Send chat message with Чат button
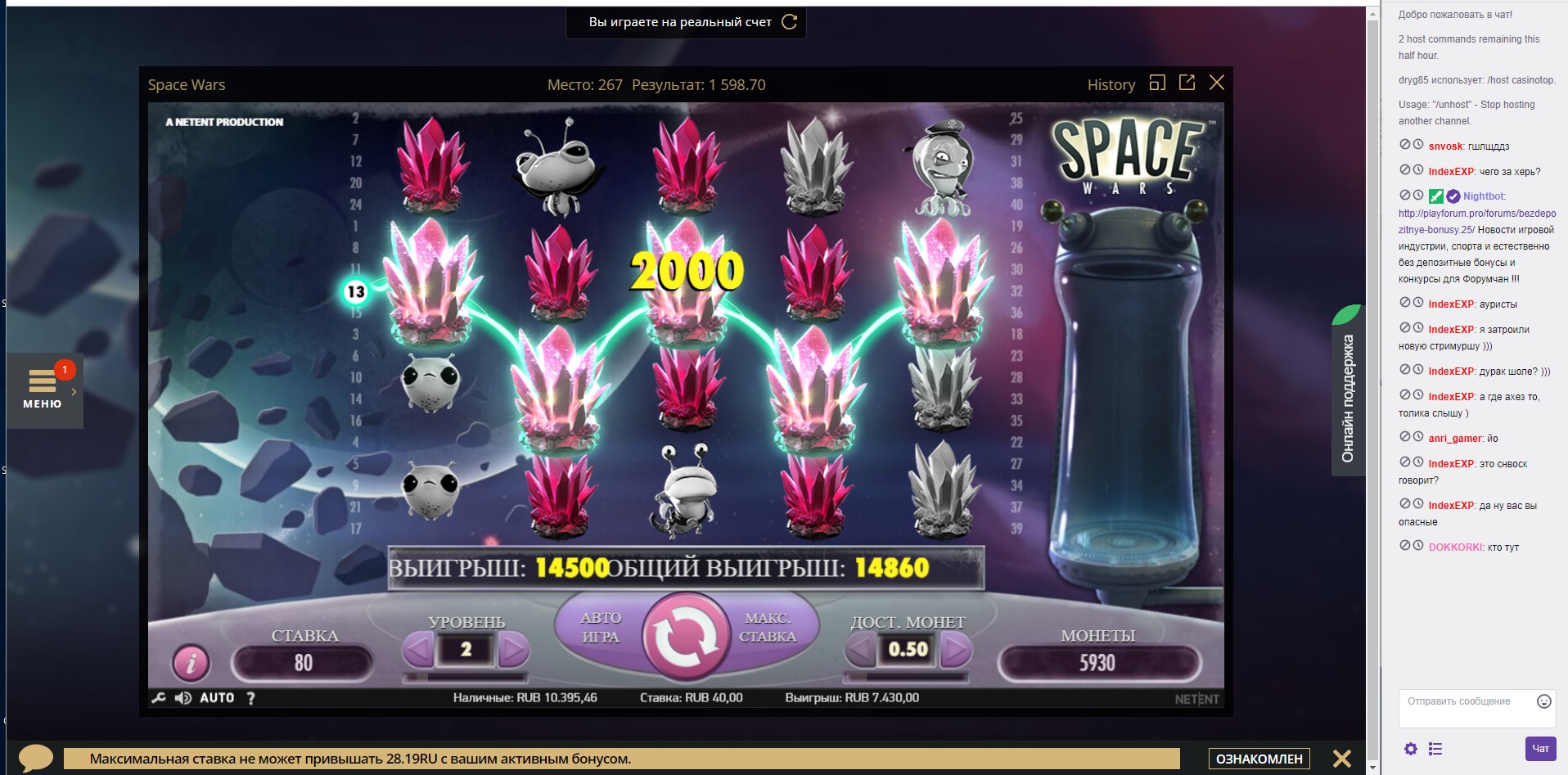 tap(1540, 749)
